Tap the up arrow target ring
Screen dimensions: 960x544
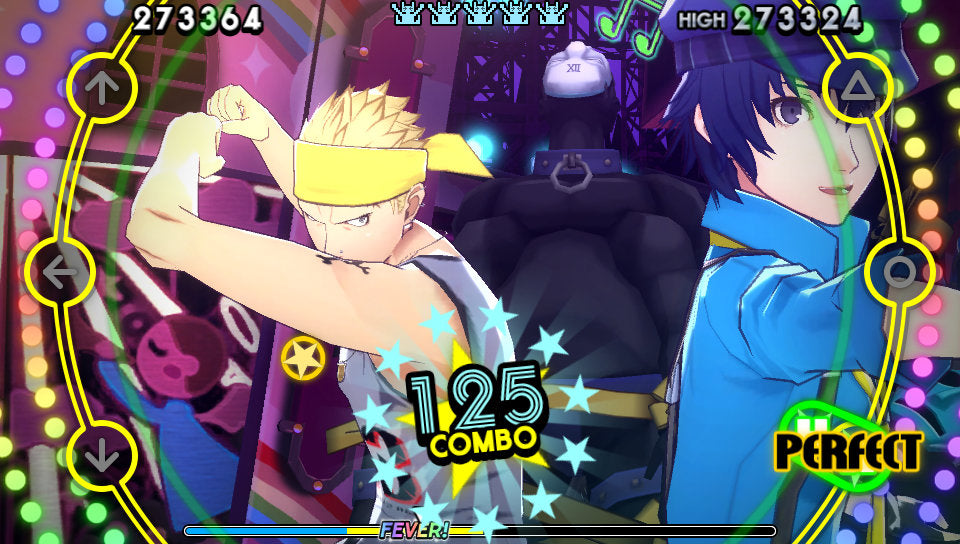(x=101, y=88)
